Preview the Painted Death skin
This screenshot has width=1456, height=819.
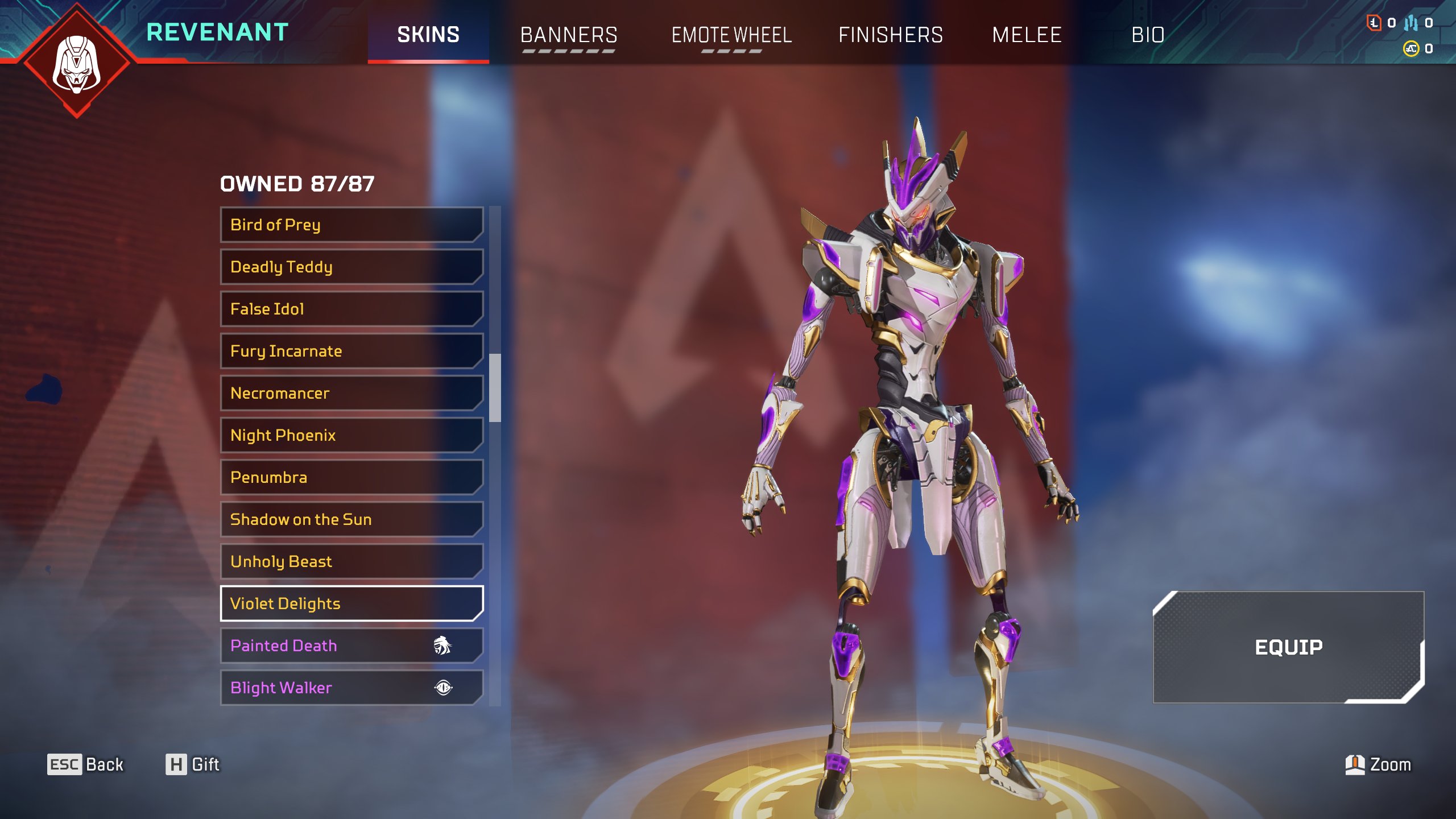351,646
